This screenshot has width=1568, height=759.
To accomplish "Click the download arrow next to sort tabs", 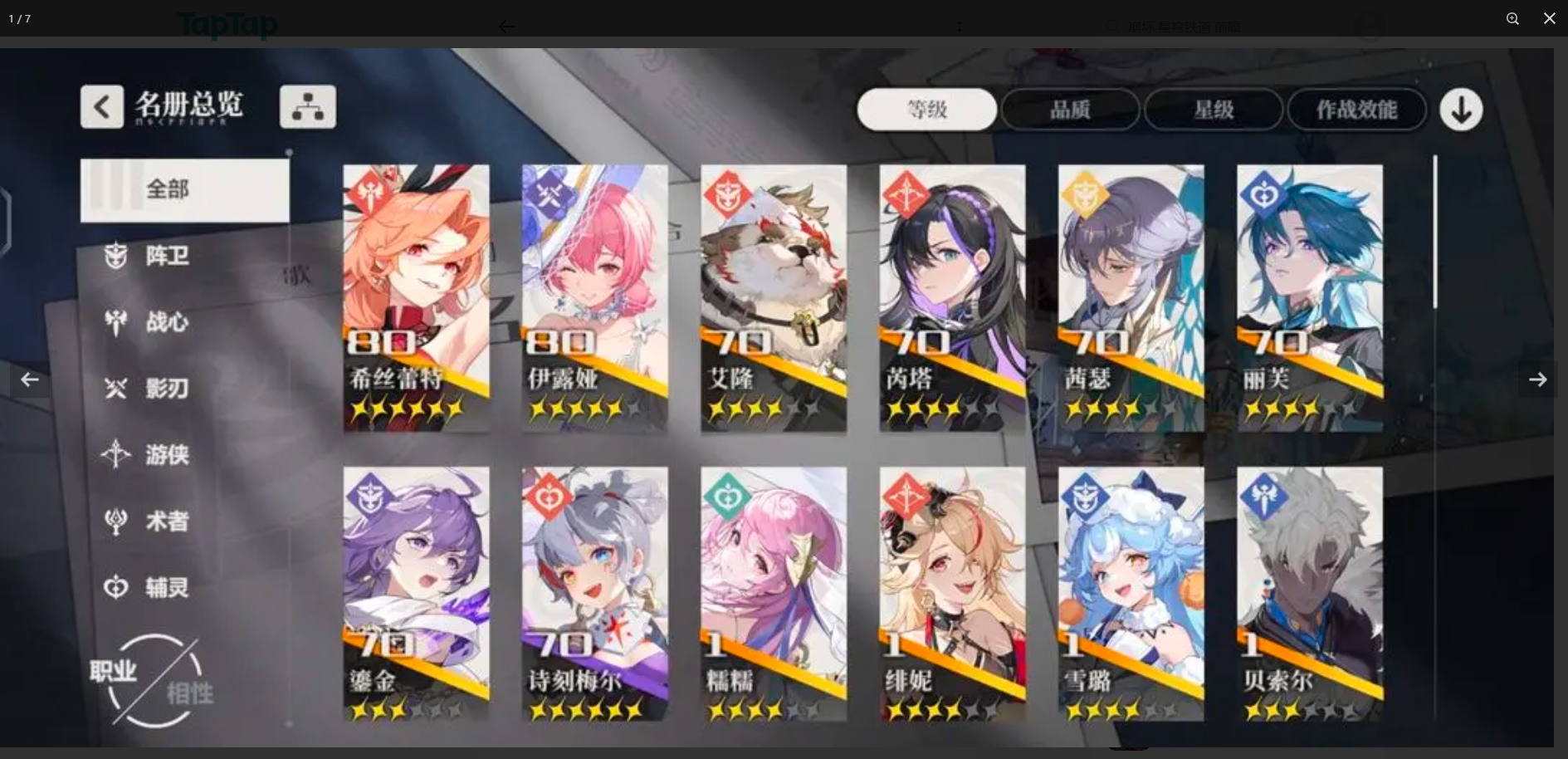I will tap(1461, 109).
